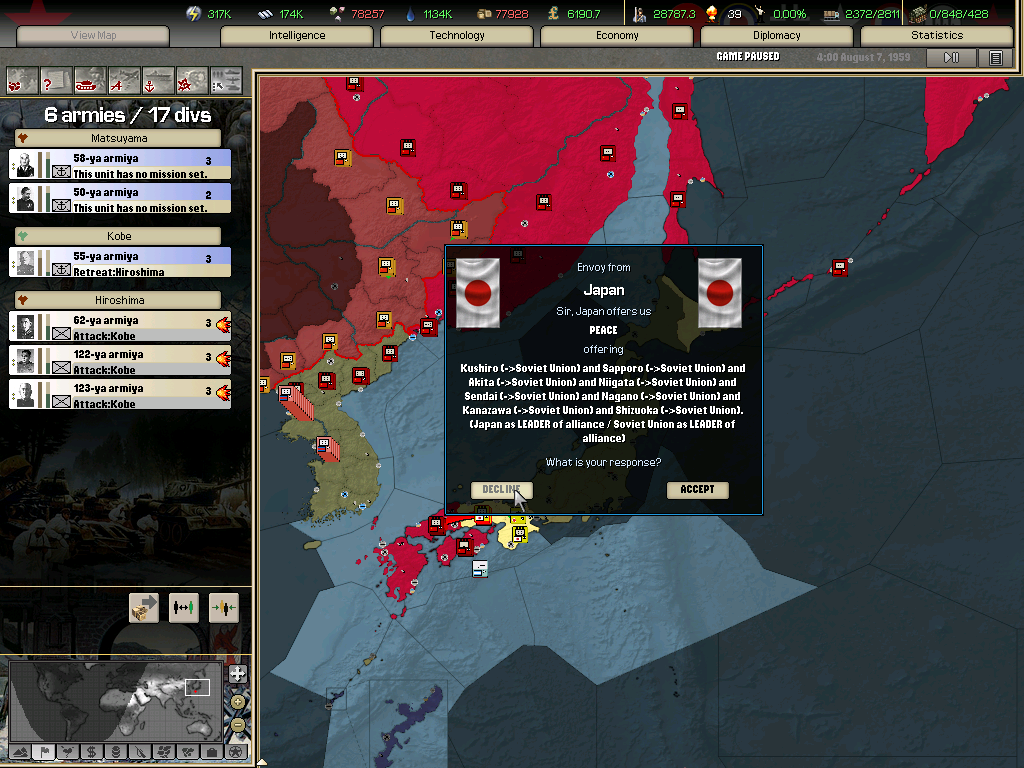Toggle the play/pause game speed button

click(951, 58)
